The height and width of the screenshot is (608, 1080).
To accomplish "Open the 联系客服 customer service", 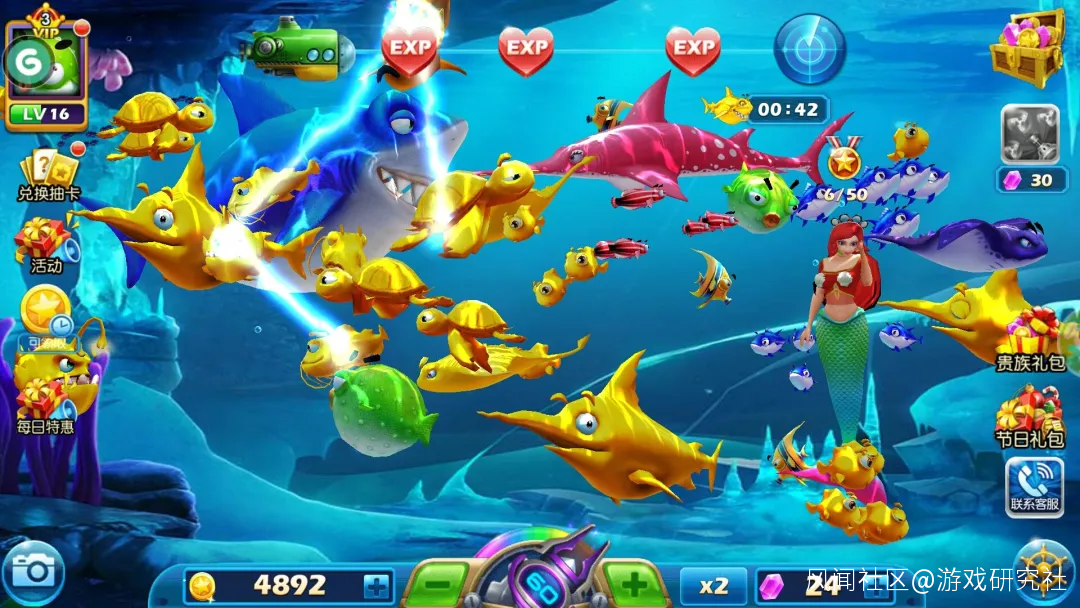I will click(1034, 486).
